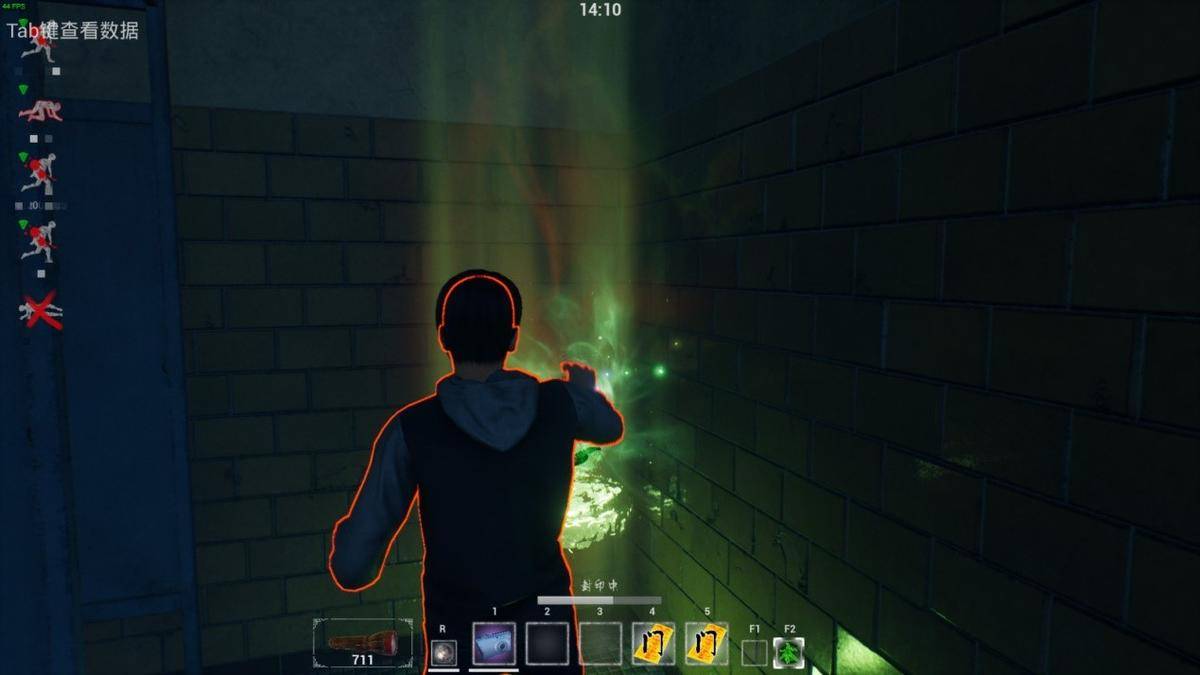Choose the yellow talisman in slot 4
Screen dimensions: 1200x675
[653, 644]
